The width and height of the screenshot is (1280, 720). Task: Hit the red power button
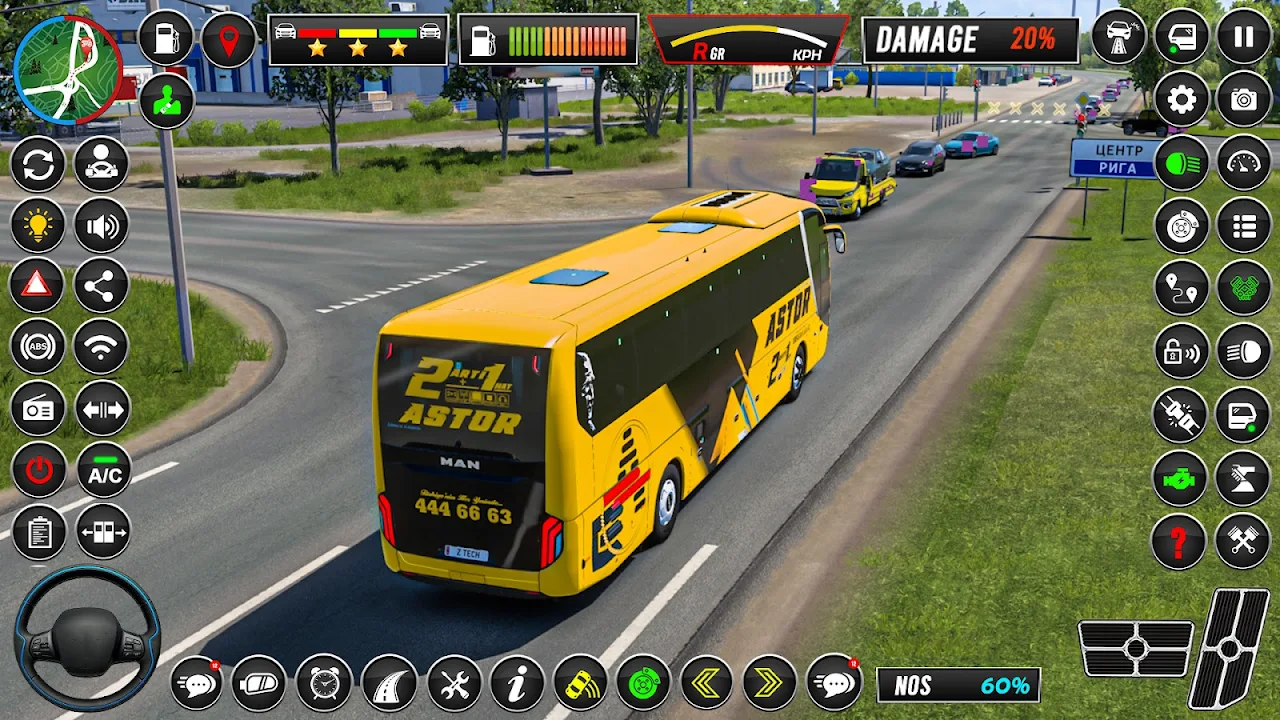(38, 470)
